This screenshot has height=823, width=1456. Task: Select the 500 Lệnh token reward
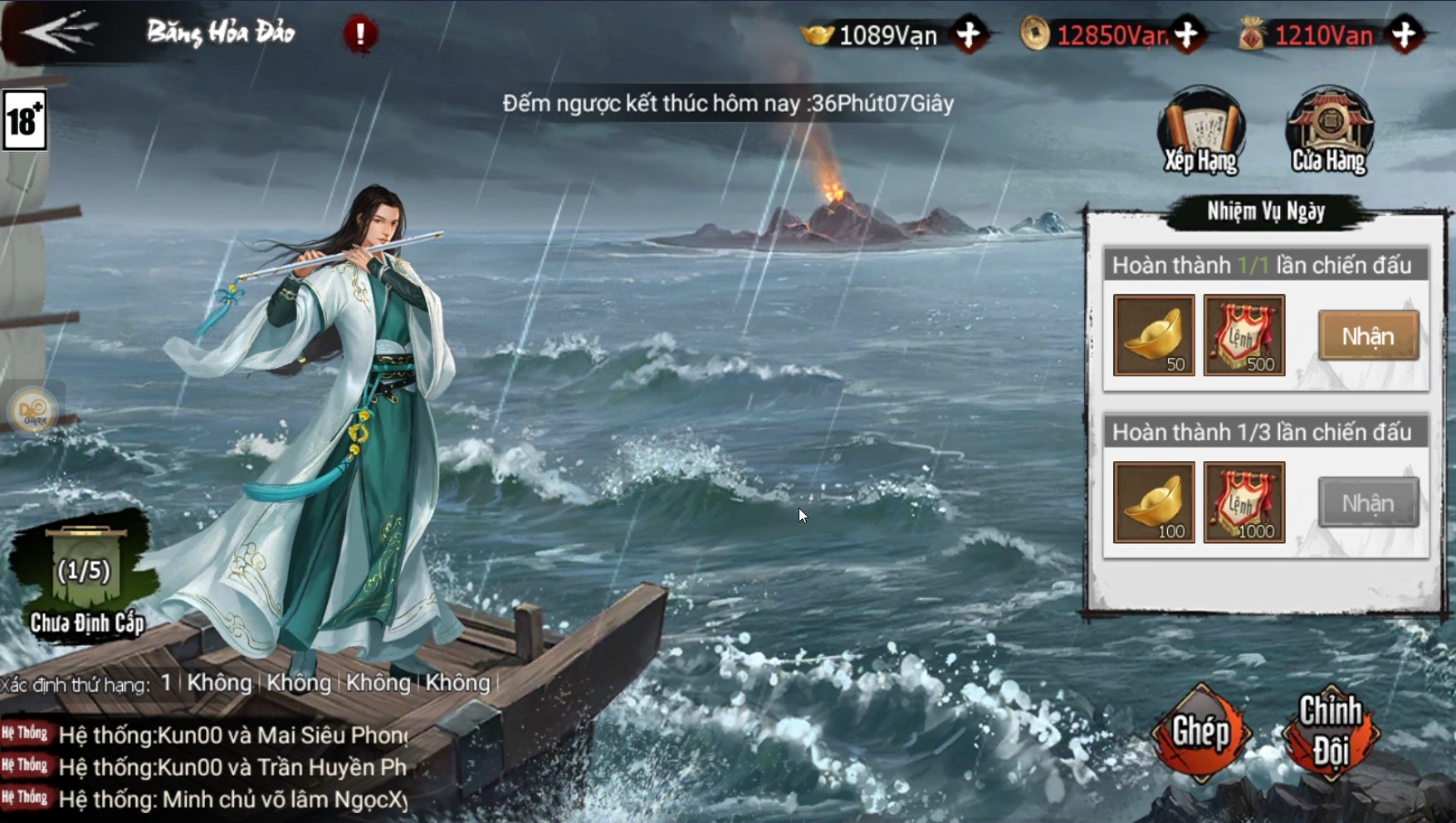(1243, 336)
